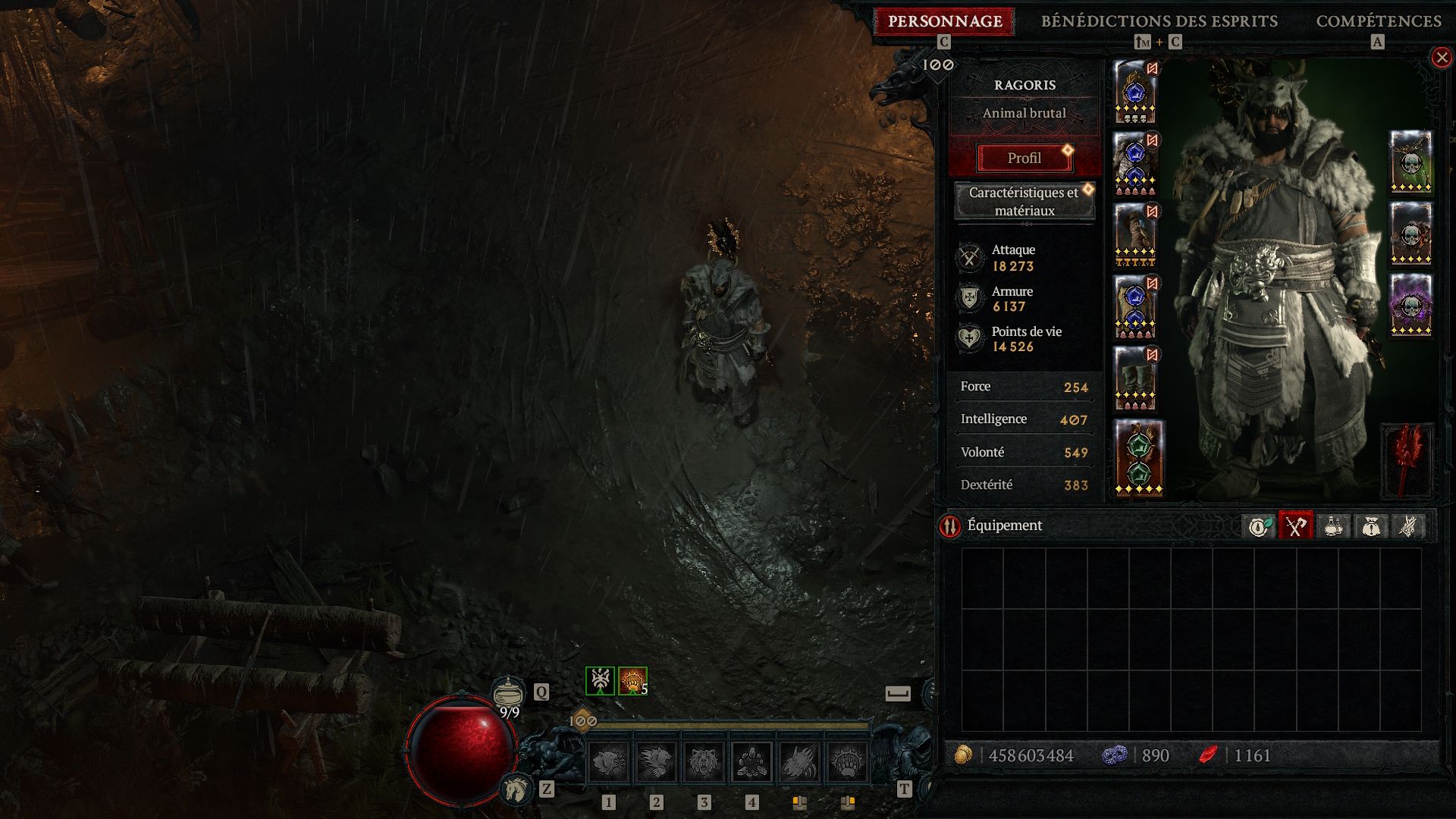Activate the bear paw skill

click(x=846, y=761)
